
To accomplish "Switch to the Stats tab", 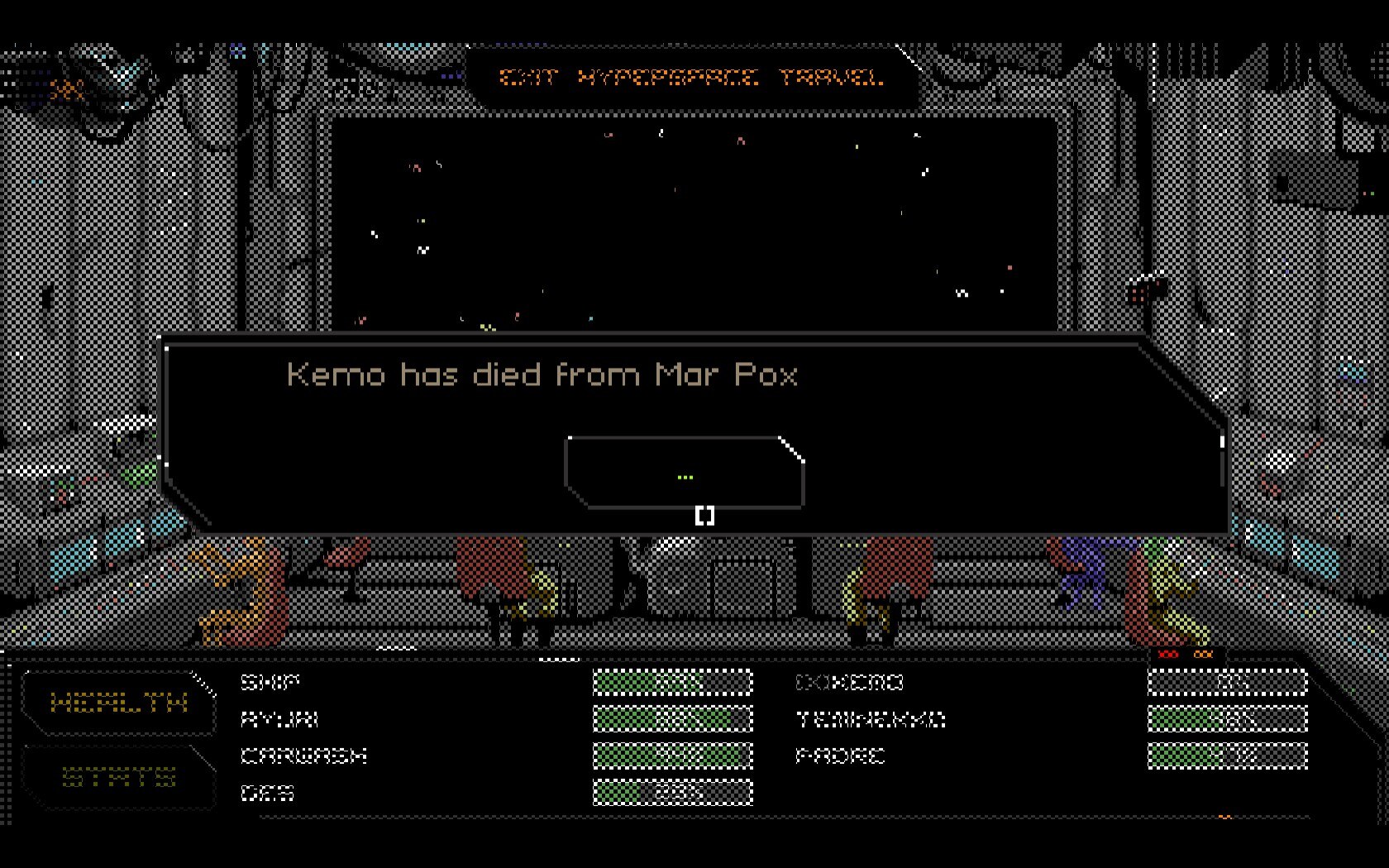I will point(119,777).
